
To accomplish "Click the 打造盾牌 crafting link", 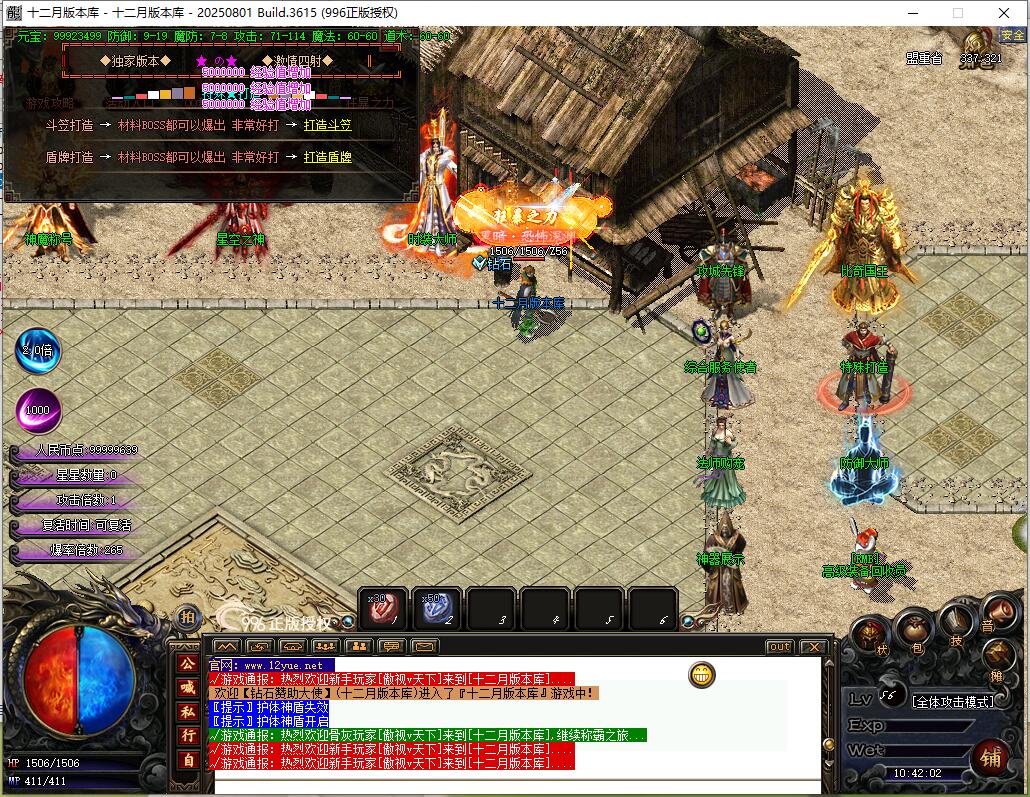I will 327,157.
